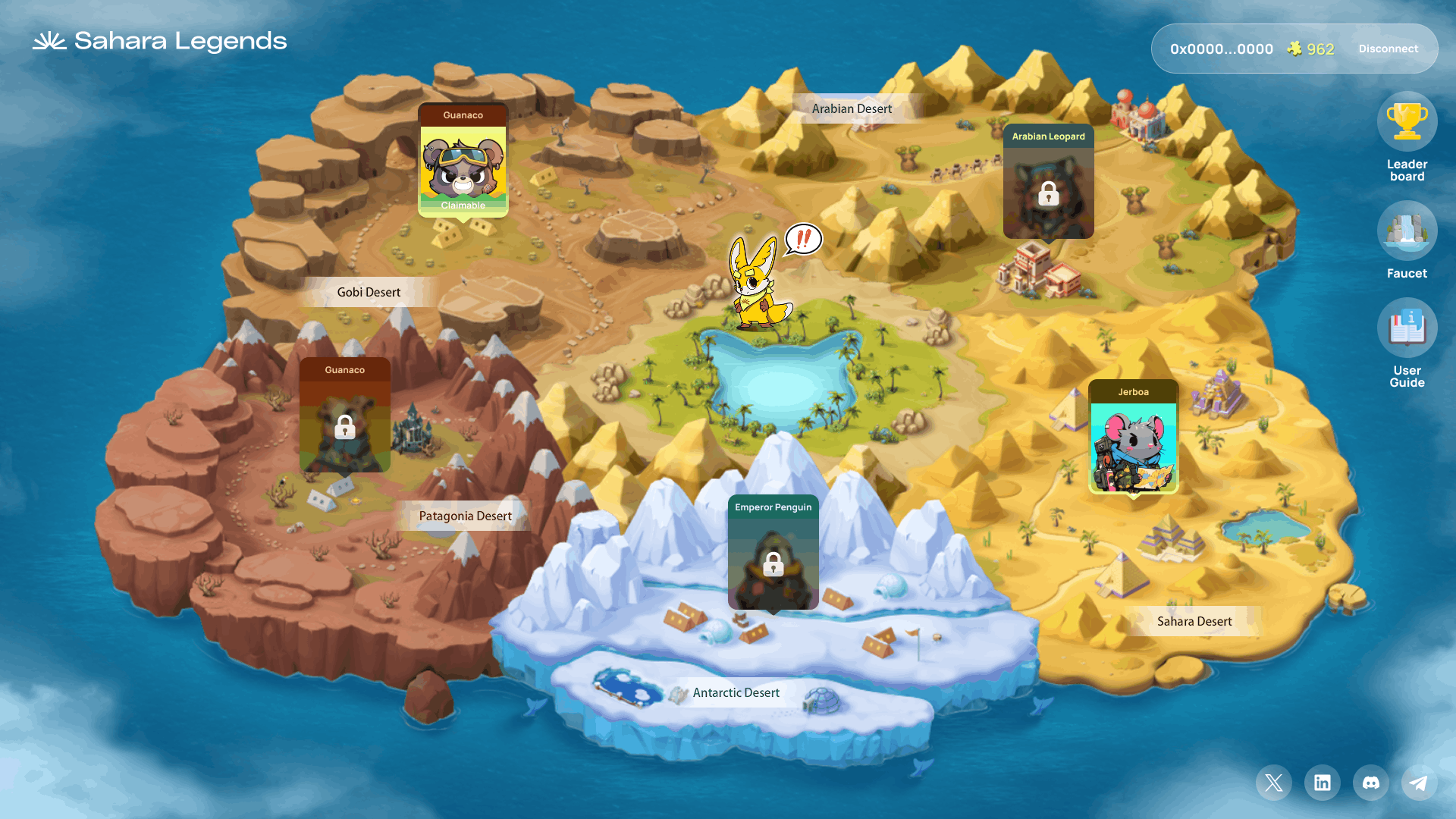1456x819 pixels.
Task: Open the Leaderboard trophy icon
Action: pos(1407,122)
